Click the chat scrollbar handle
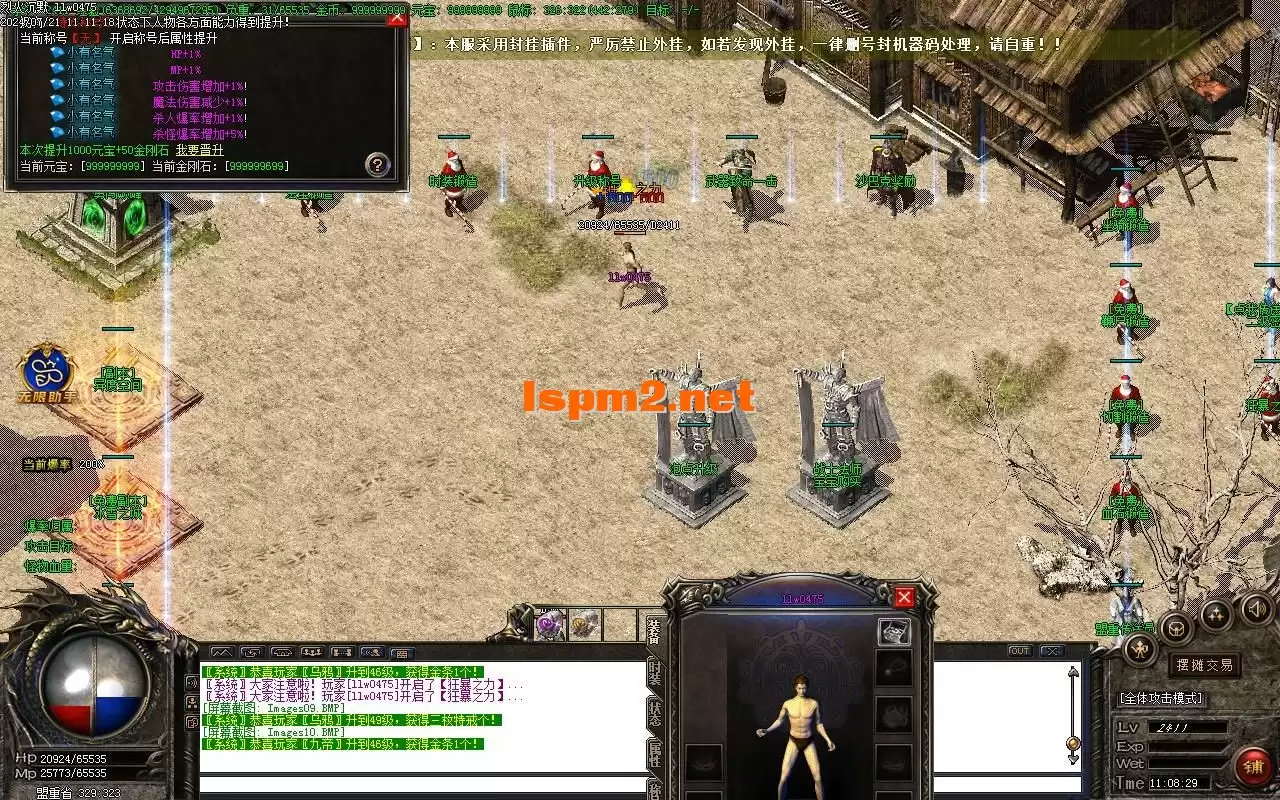 [1073, 743]
